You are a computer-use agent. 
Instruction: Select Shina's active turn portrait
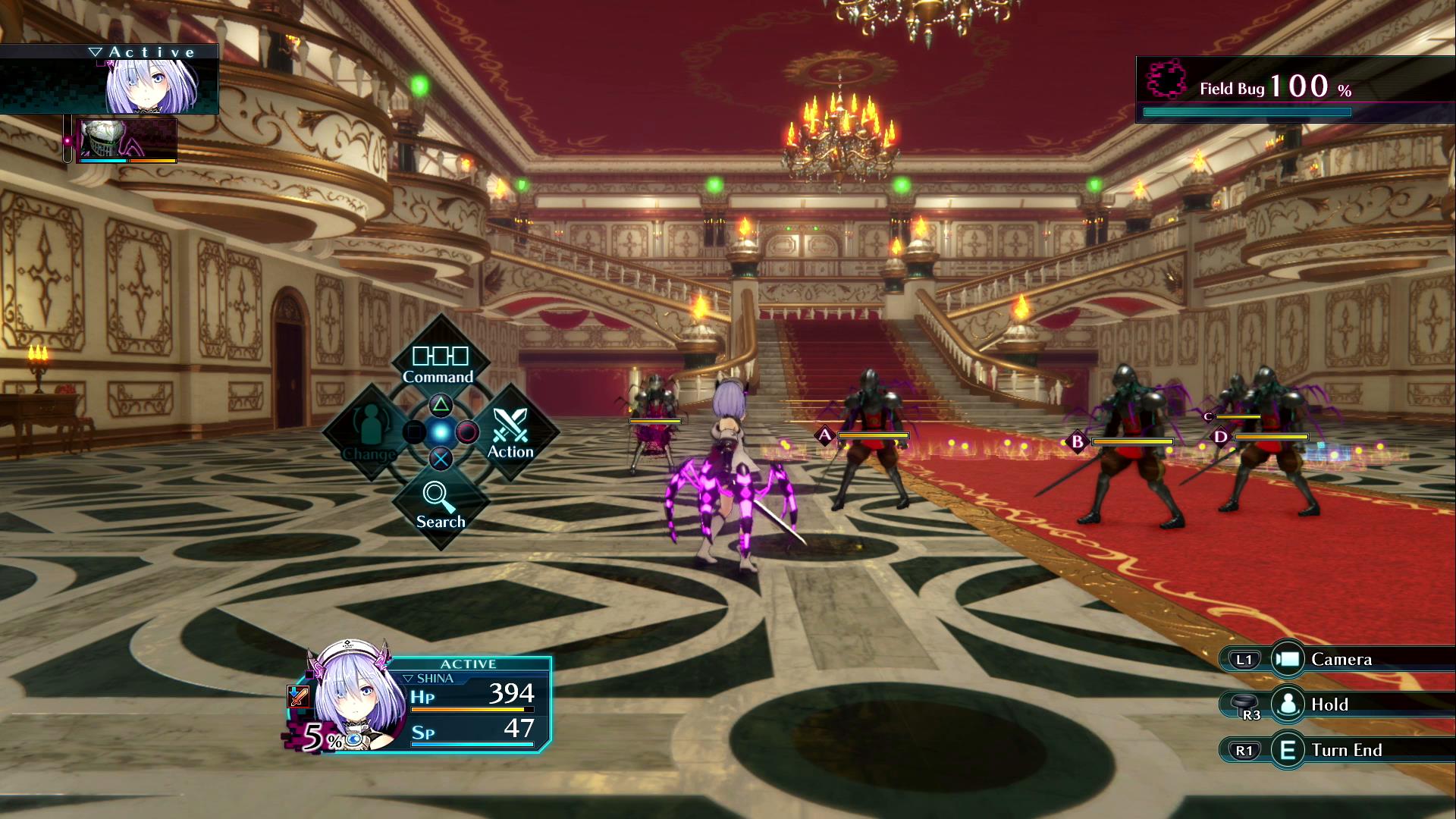pos(152,85)
